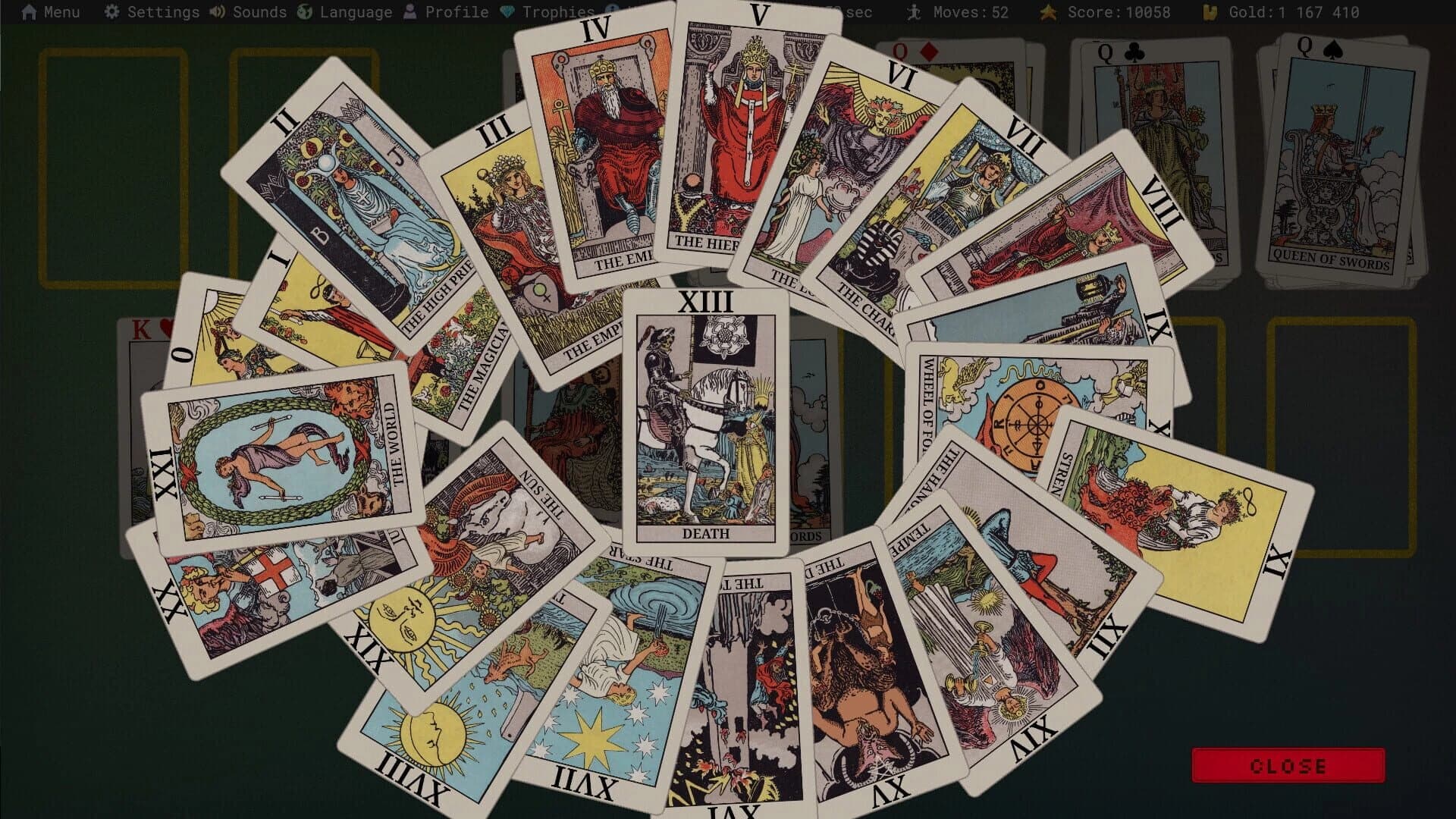Open the Language globe icon

303,11
